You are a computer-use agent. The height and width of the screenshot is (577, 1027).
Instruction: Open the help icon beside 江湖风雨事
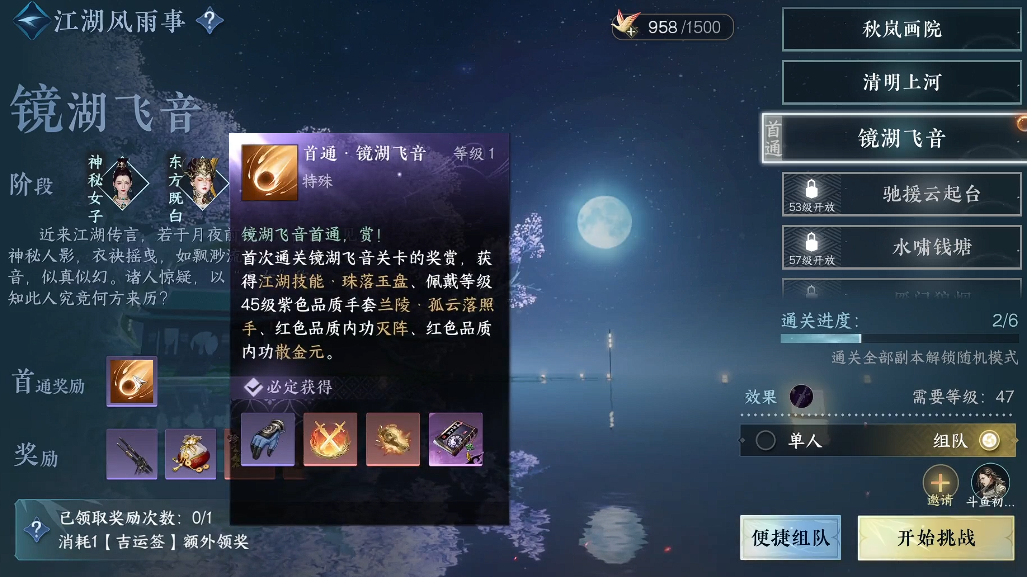[209, 21]
